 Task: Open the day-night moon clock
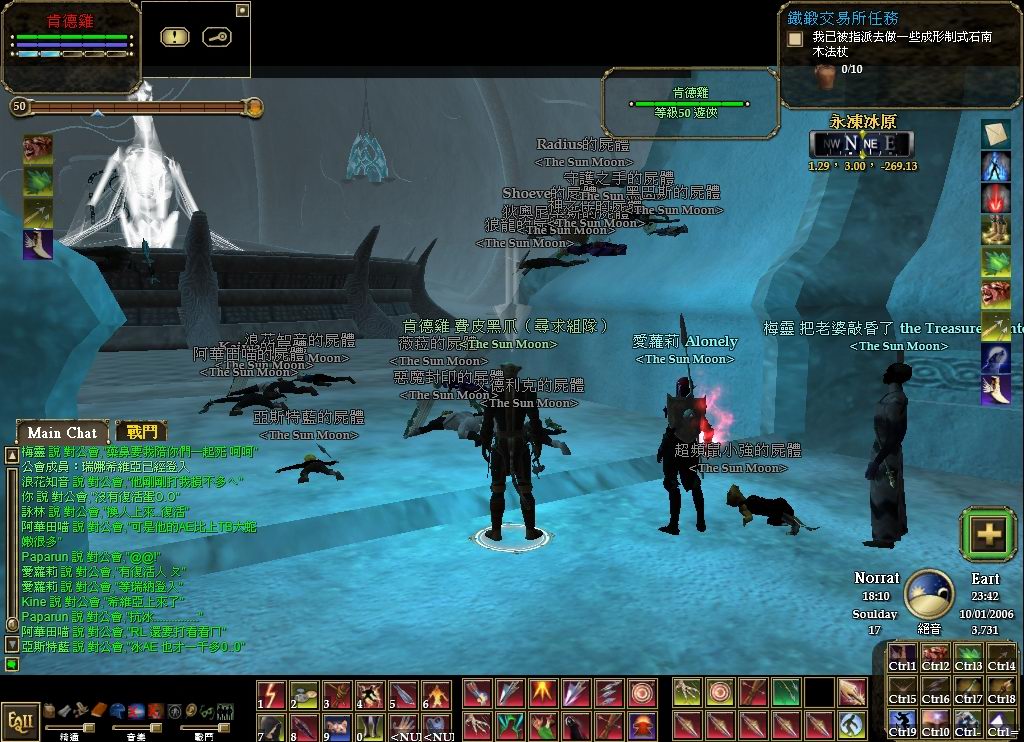click(928, 594)
